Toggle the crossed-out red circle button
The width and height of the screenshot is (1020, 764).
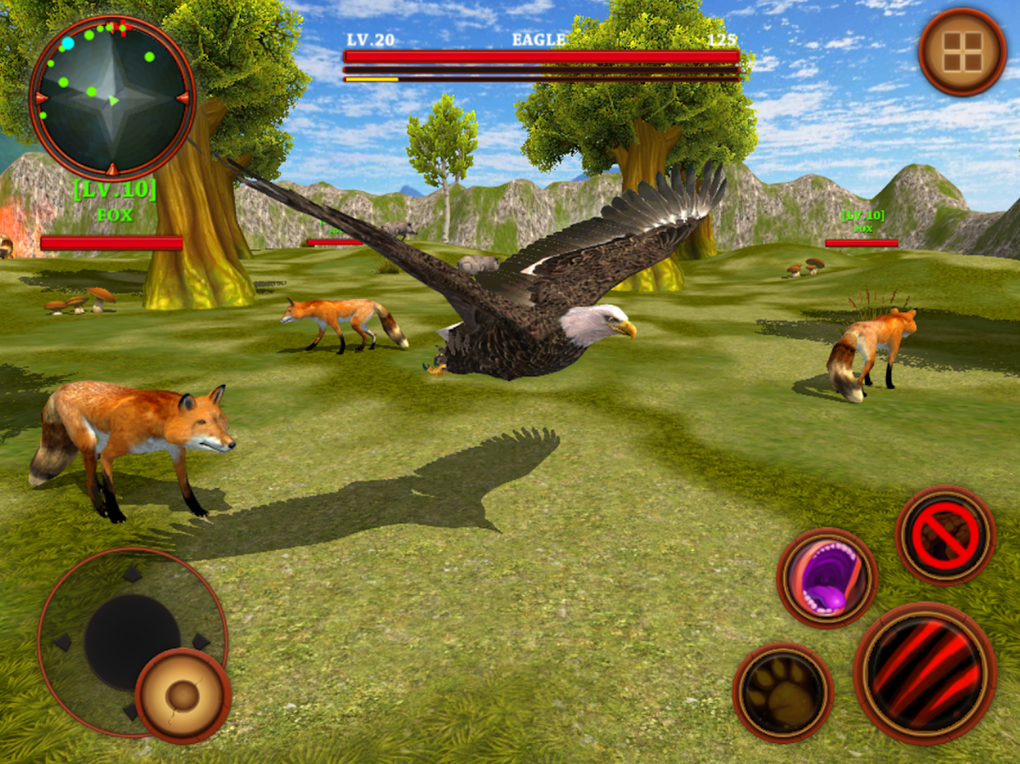pyautogui.click(x=945, y=535)
